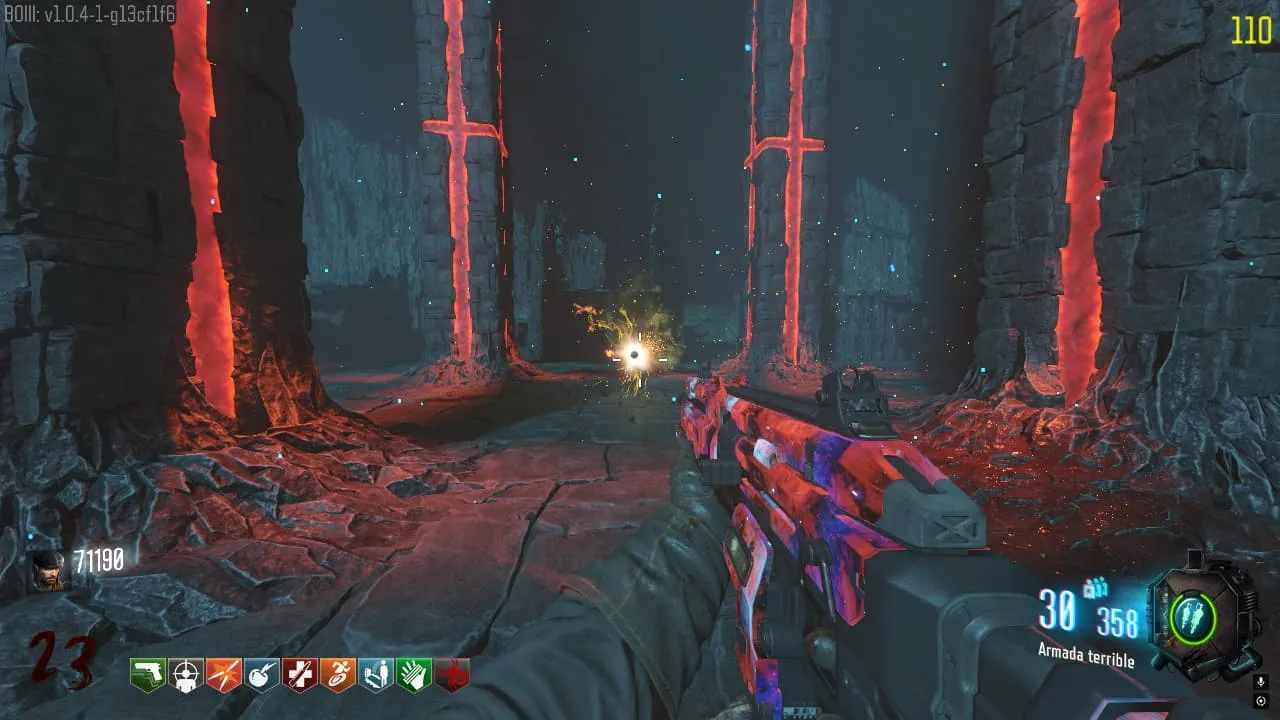Click the red cross Juggernog perk icon

pos(300,676)
